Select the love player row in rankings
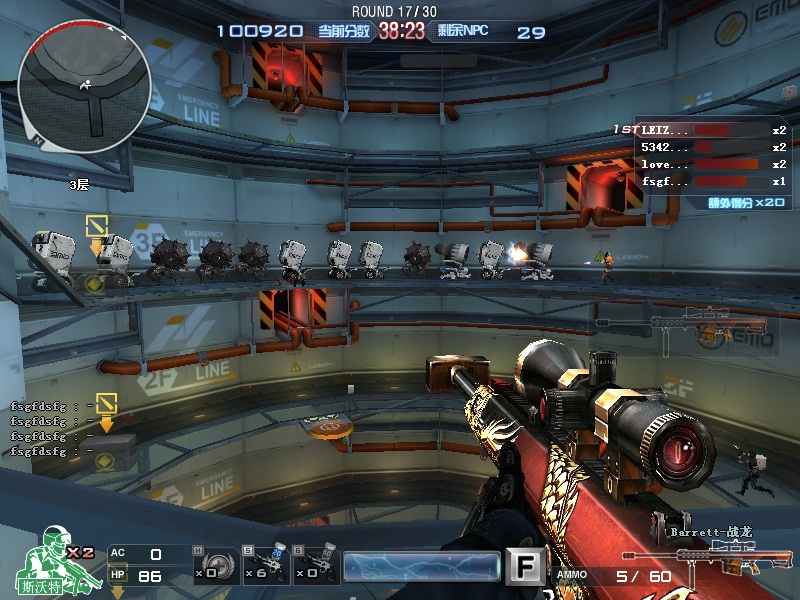This screenshot has height=600, width=800. pyautogui.click(x=700, y=164)
